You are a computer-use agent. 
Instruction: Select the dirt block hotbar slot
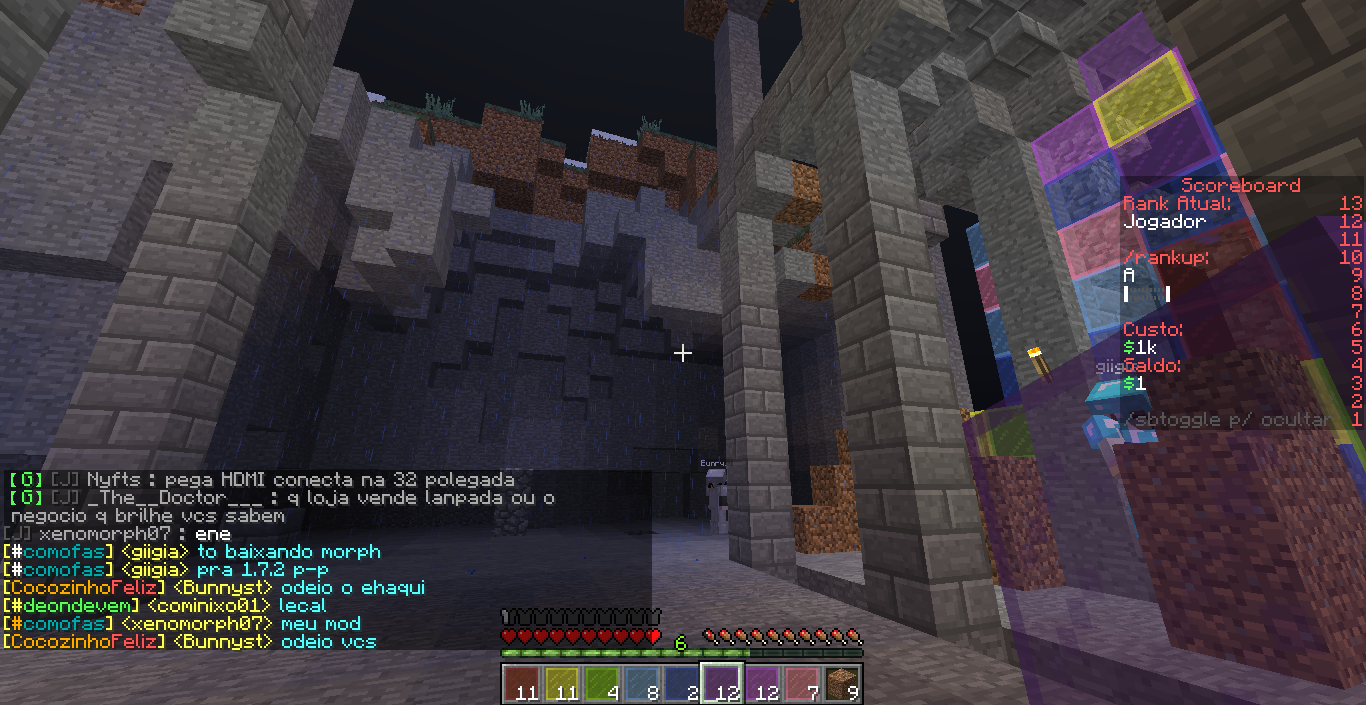841,683
